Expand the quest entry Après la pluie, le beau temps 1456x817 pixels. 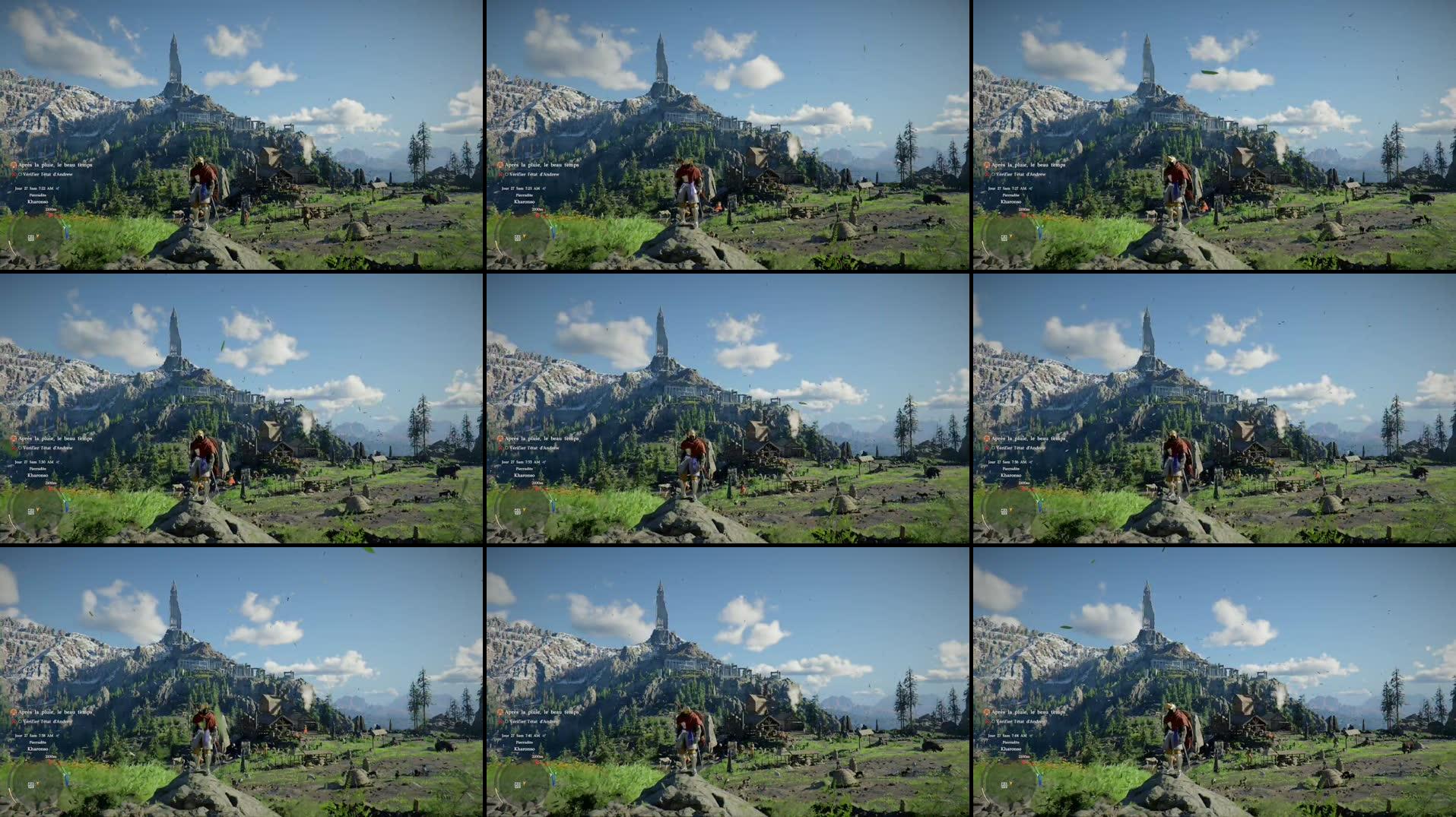coord(55,165)
